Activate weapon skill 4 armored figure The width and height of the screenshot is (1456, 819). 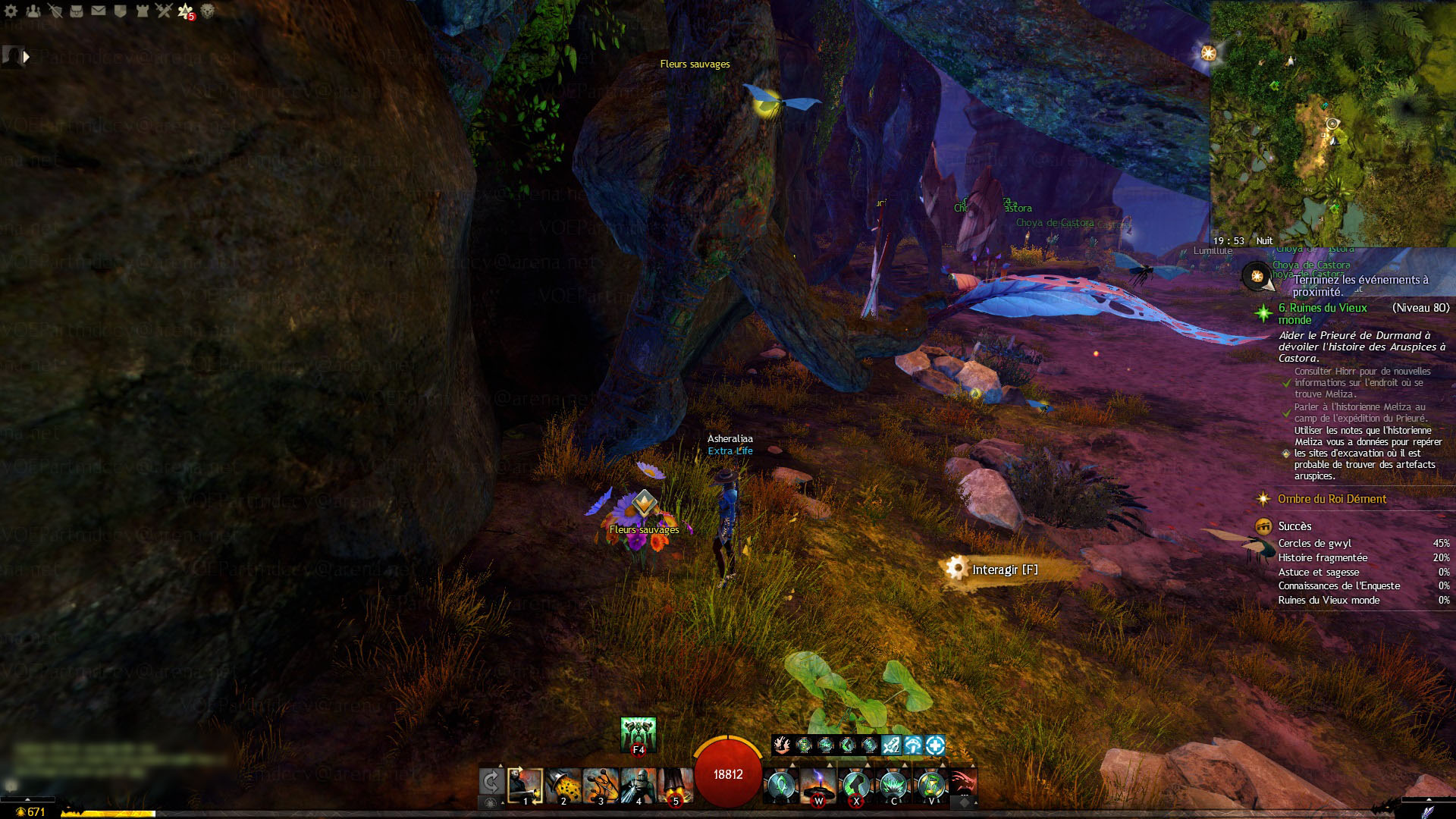click(x=638, y=786)
